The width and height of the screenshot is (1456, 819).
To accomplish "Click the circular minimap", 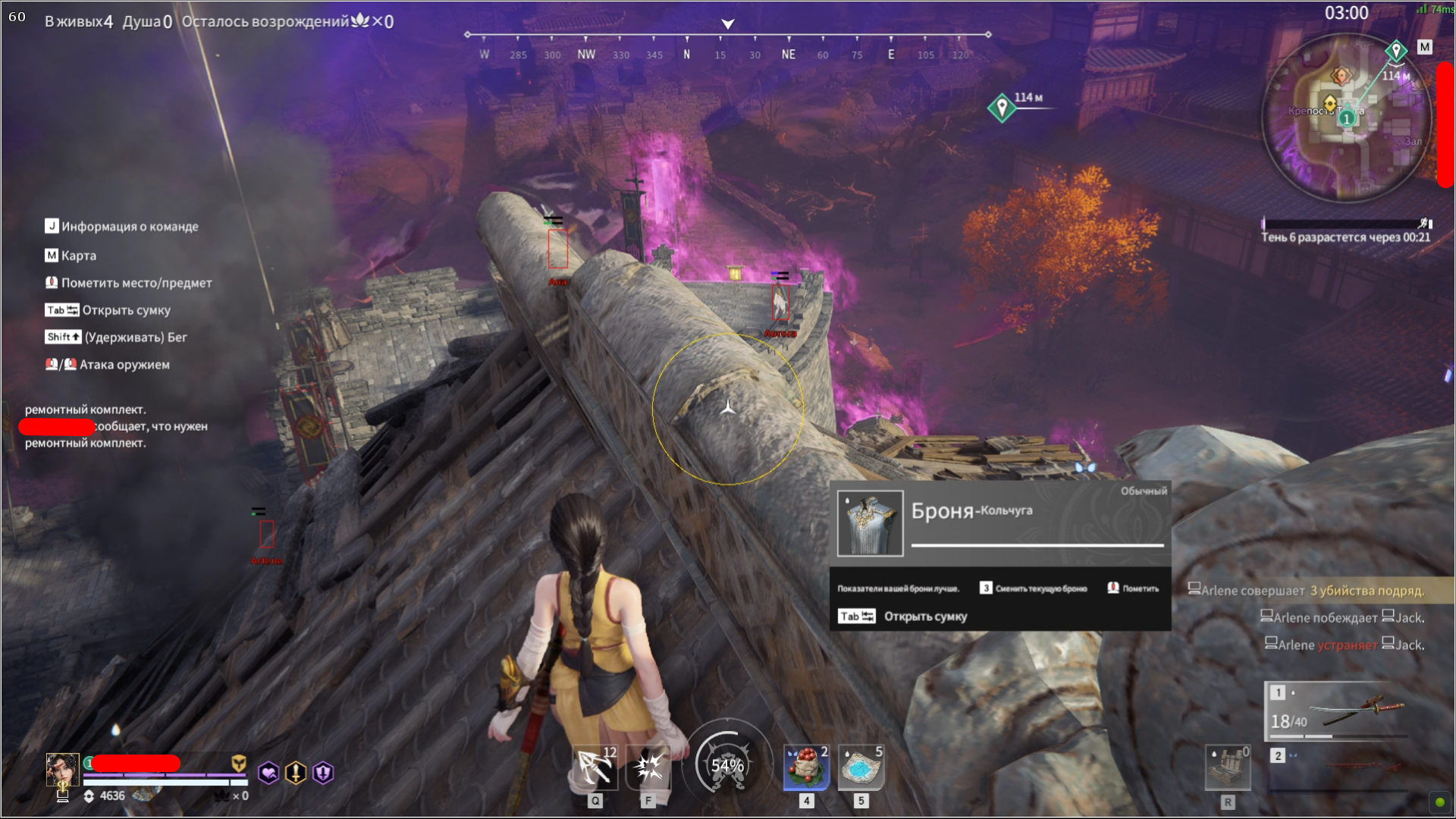I will coord(1346,118).
